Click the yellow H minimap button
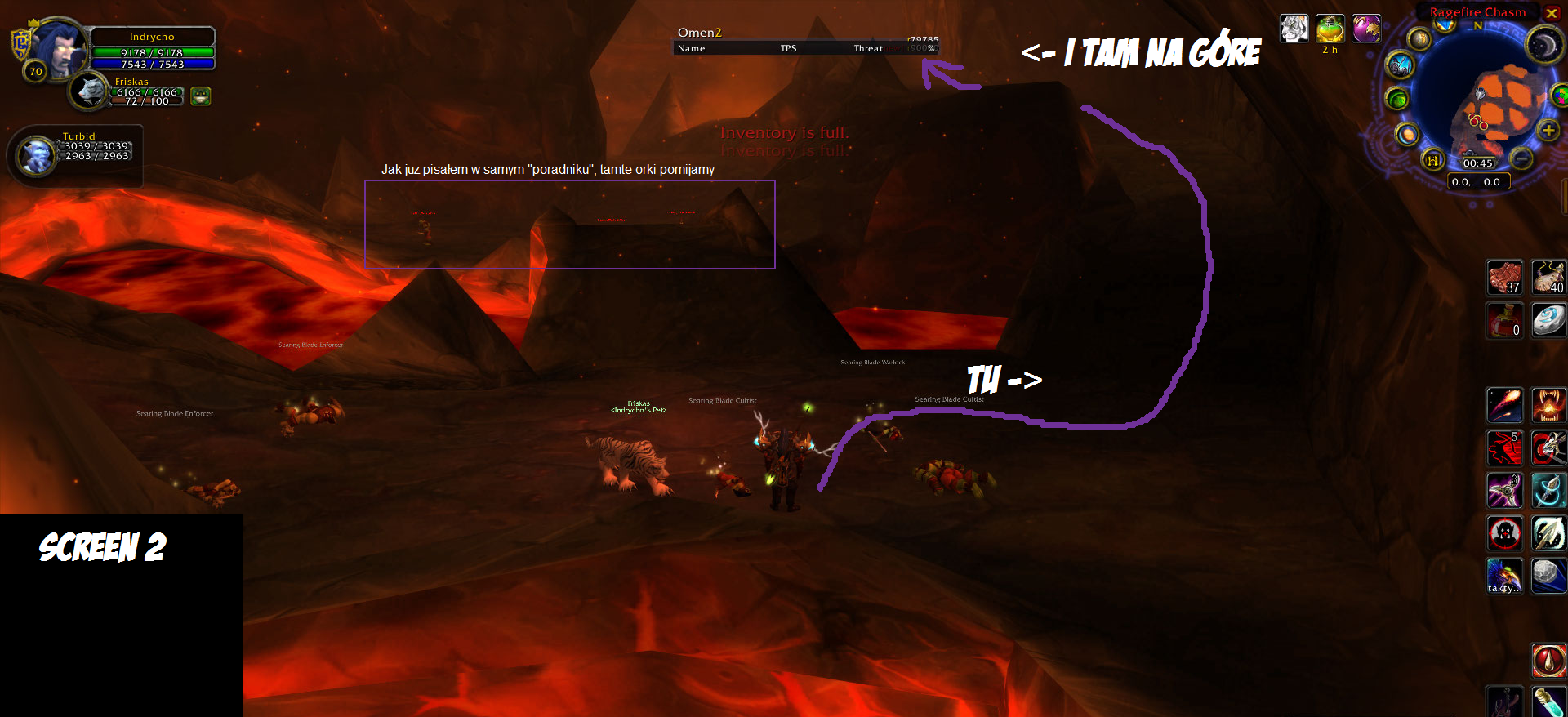The image size is (1568, 717). click(x=1432, y=160)
